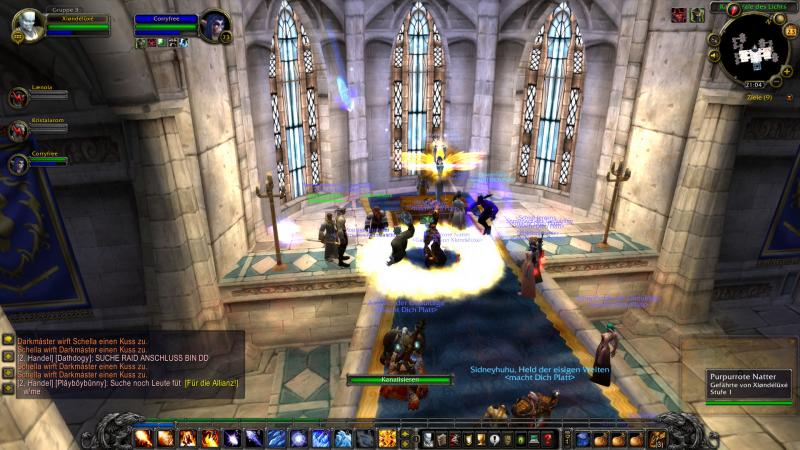The height and width of the screenshot is (450, 800).
Task: Toggle the minimap tracking button
Action: coord(714,40)
